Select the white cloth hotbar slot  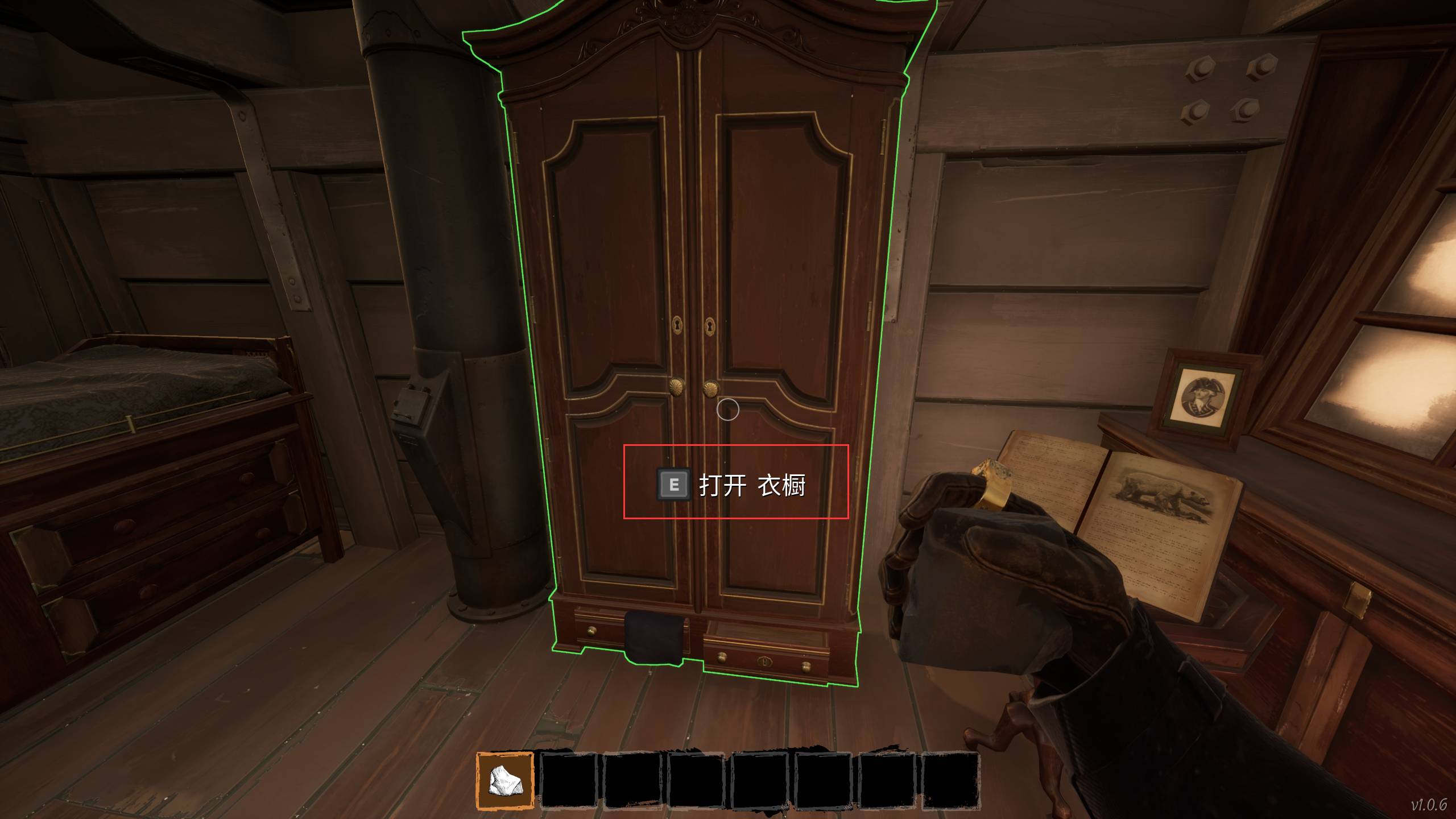pos(504,780)
